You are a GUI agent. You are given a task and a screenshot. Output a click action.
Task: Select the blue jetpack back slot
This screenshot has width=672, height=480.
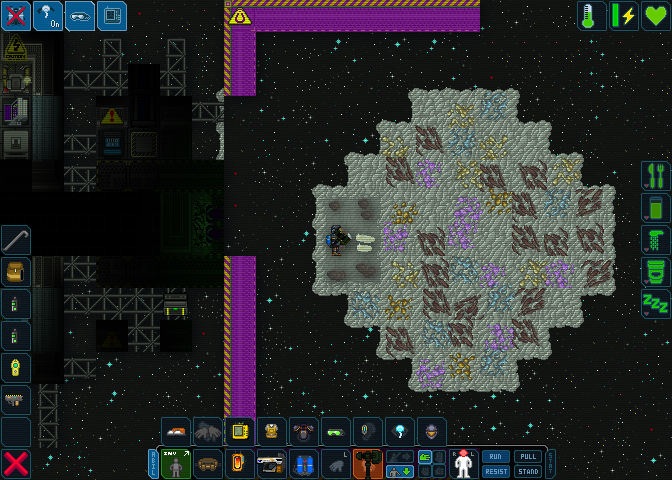(x=304, y=464)
